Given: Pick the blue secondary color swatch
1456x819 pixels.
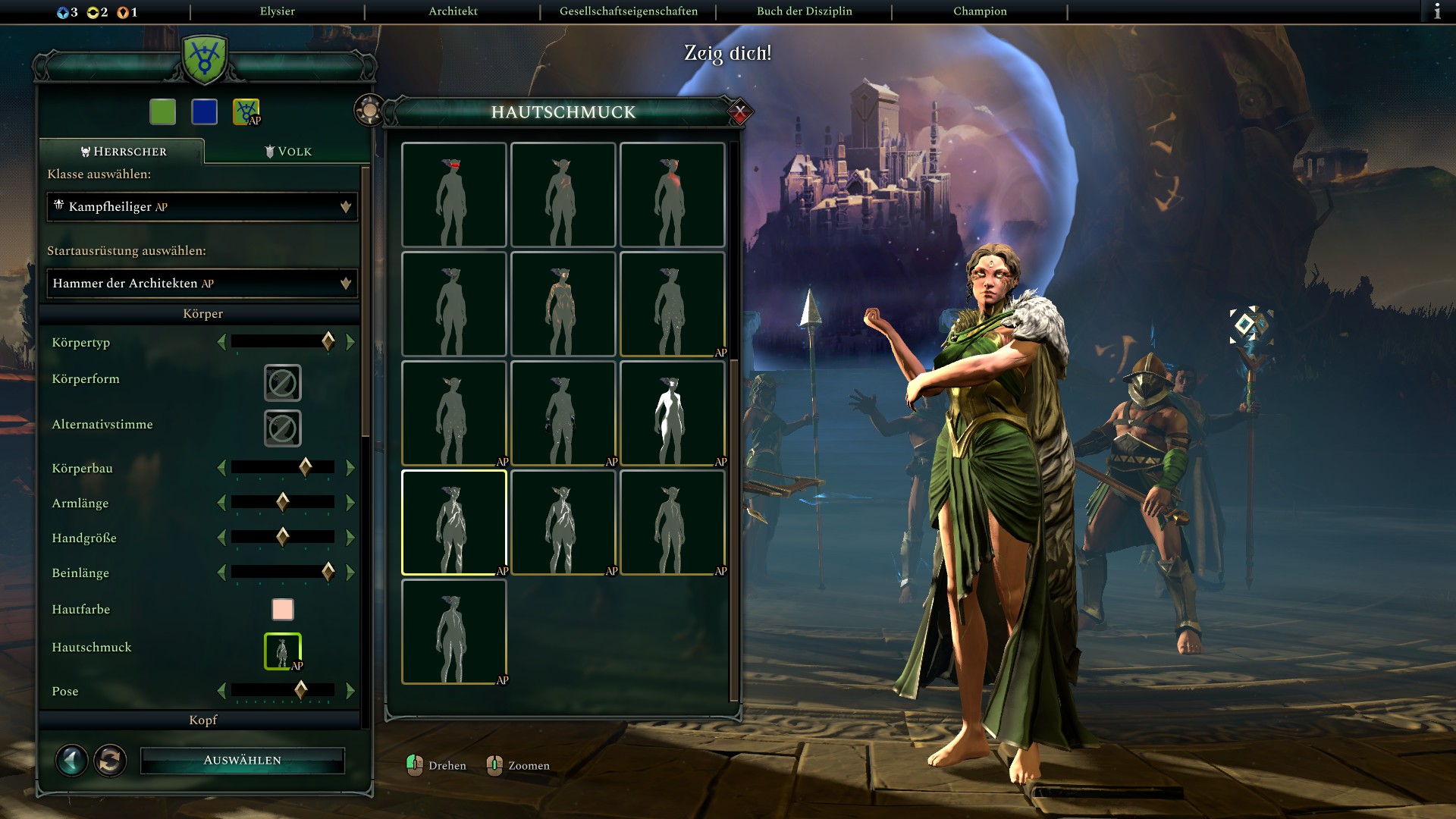Looking at the screenshot, I should point(205,112).
